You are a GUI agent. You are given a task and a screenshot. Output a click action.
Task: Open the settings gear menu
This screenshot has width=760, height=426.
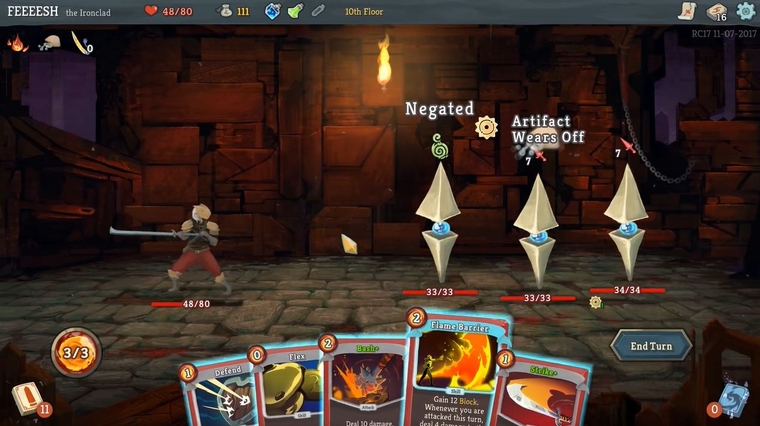point(745,11)
